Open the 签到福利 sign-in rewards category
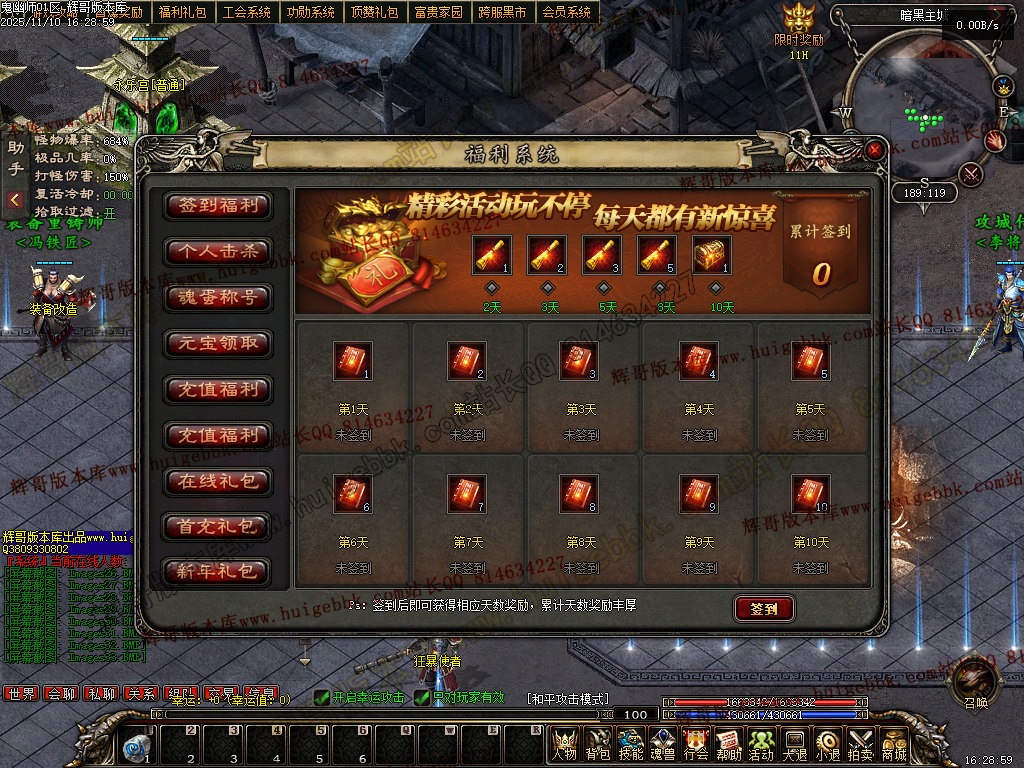Image resolution: width=1024 pixels, height=768 pixels. point(218,205)
